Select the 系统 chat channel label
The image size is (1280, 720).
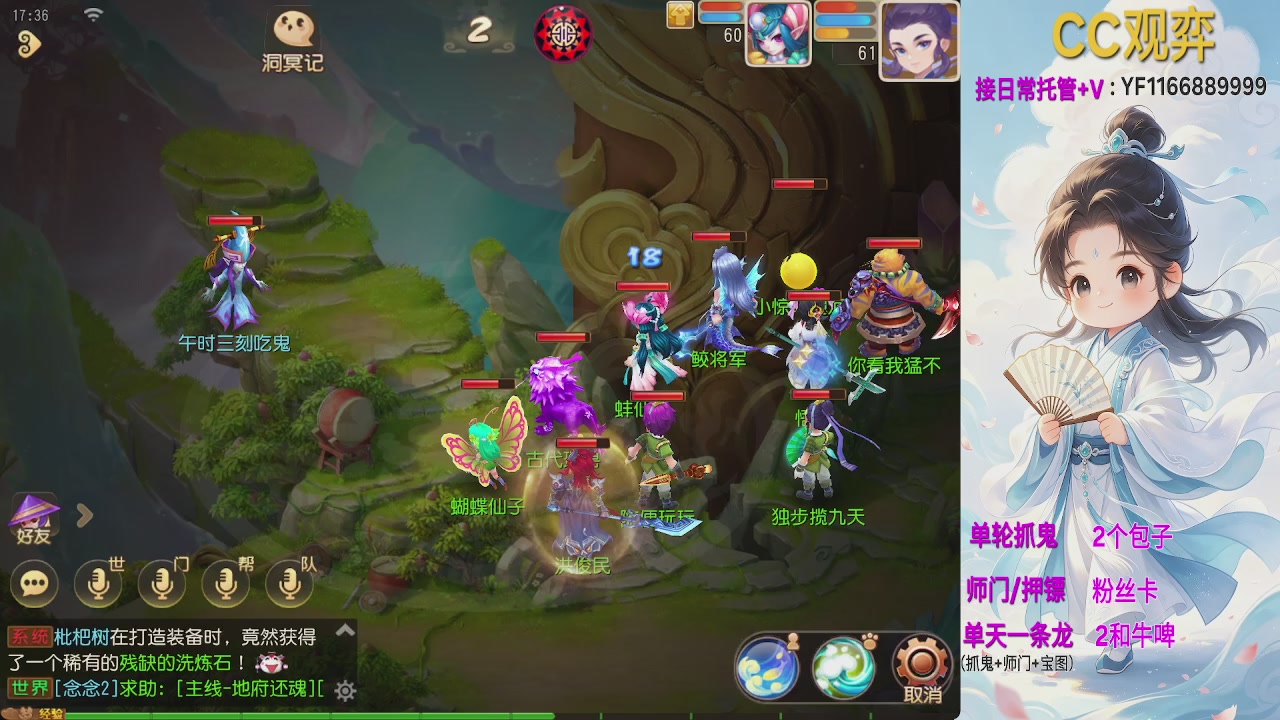pyautogui.click(x=32, y=635)
